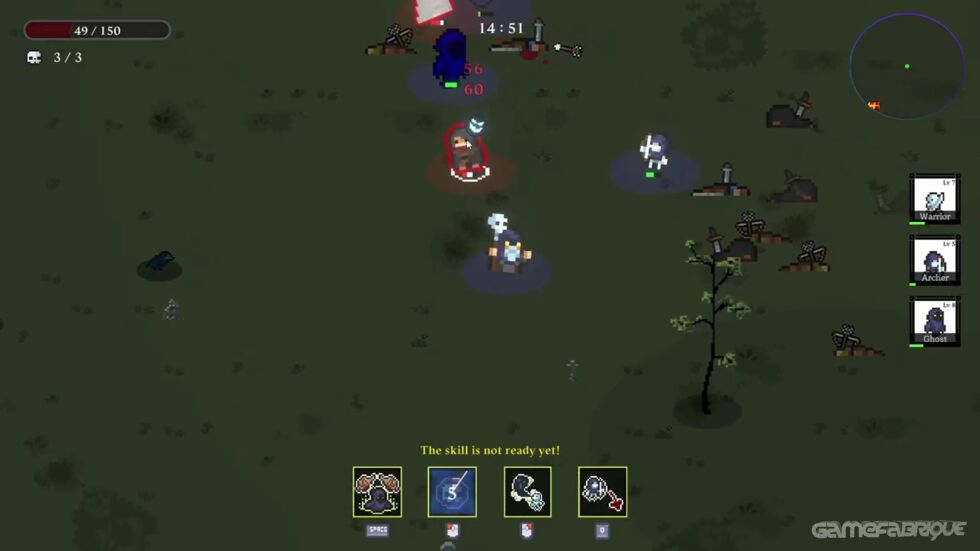Image resolution: width=980 pixels, height=551 pixels.
Task: Use the blue skill on cooldown
Action: [452, 492]
